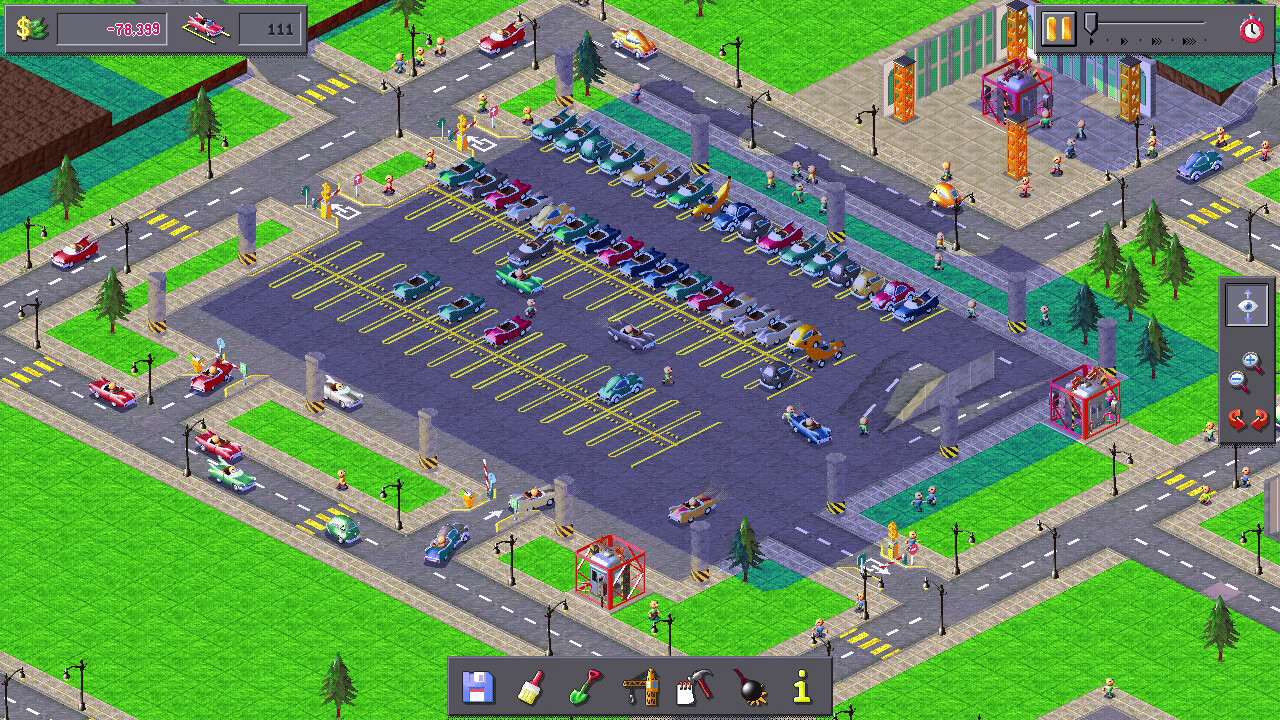The width and height of the screenshot is (1280, 720).
Task: Select the paintbrush tool
Action: [531, 687]
